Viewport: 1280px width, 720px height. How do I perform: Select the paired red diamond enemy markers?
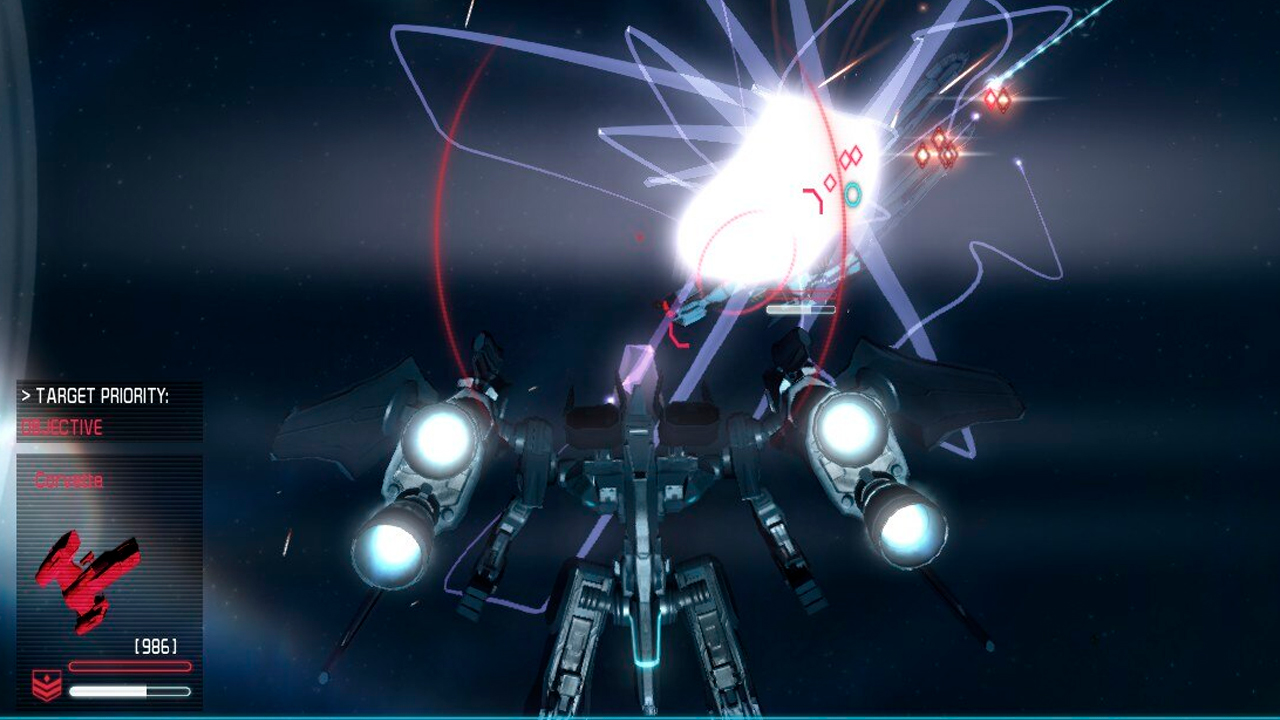point(850,156)
